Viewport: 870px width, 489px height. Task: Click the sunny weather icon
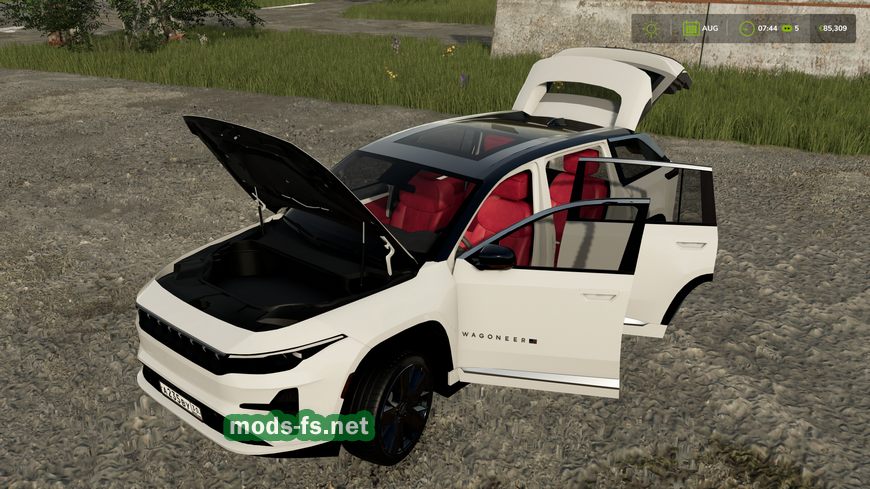[x=652, y=28]
